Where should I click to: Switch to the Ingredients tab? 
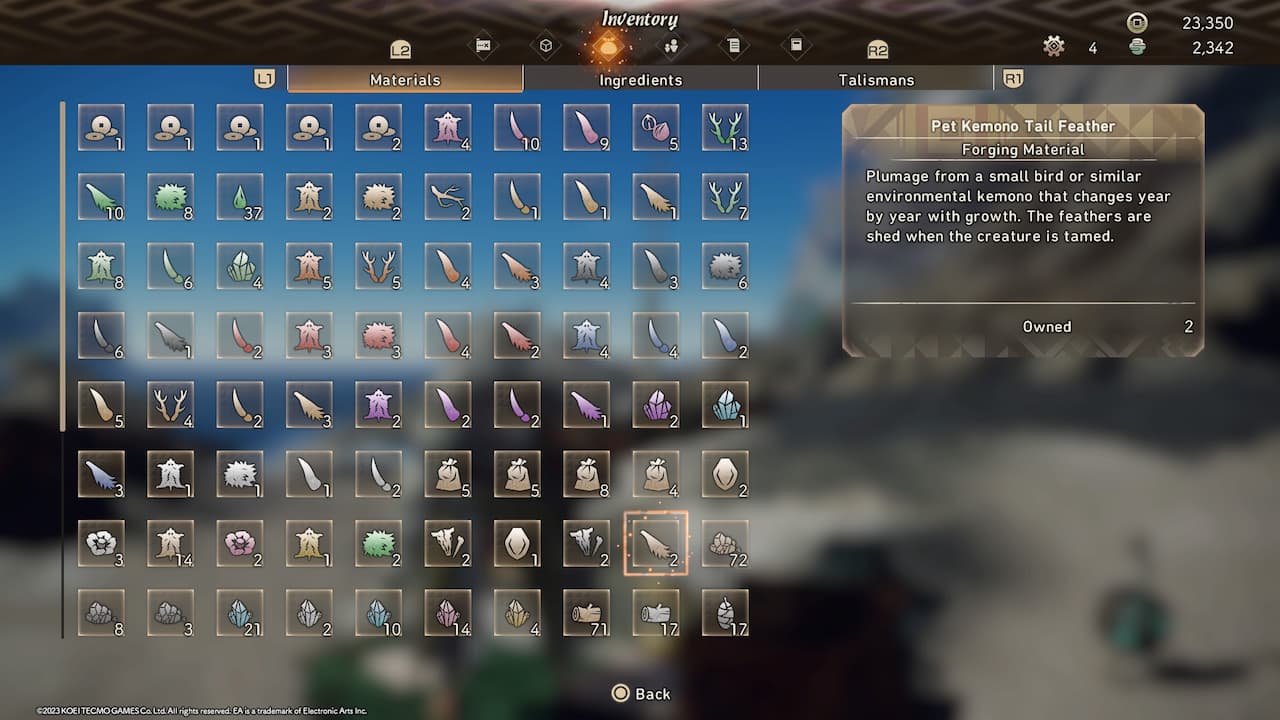click(x=640, y=79)
